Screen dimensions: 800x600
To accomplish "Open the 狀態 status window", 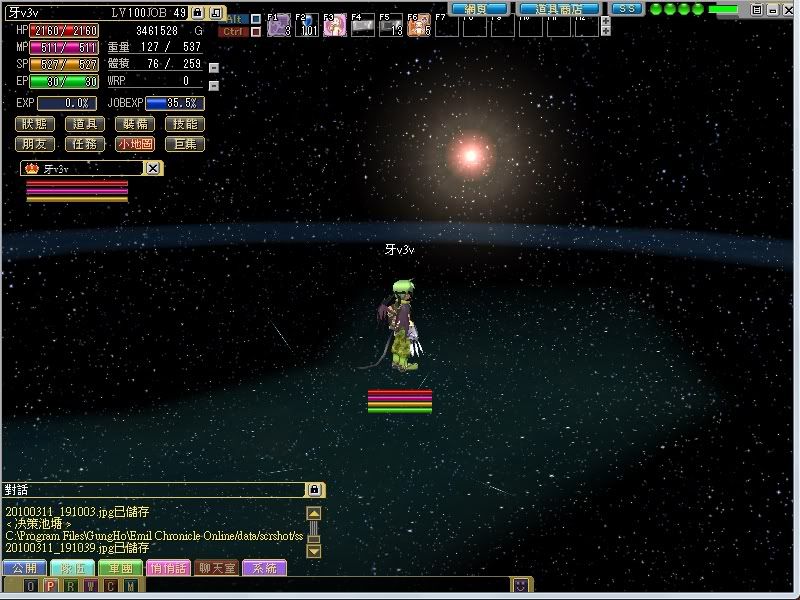I will click(36, 125).
